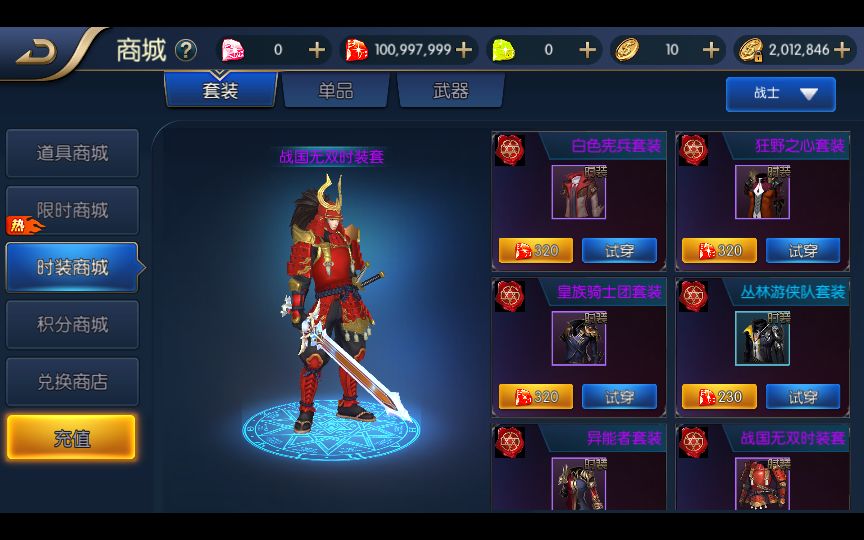Select the 时装商城 menu
This screenshot has width=864, height=540.
coord(72,267)
